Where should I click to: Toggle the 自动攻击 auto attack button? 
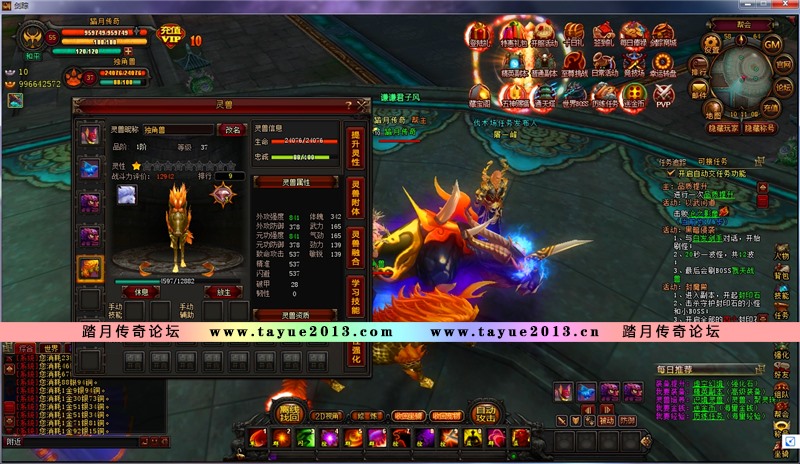[x=485, y=412]
